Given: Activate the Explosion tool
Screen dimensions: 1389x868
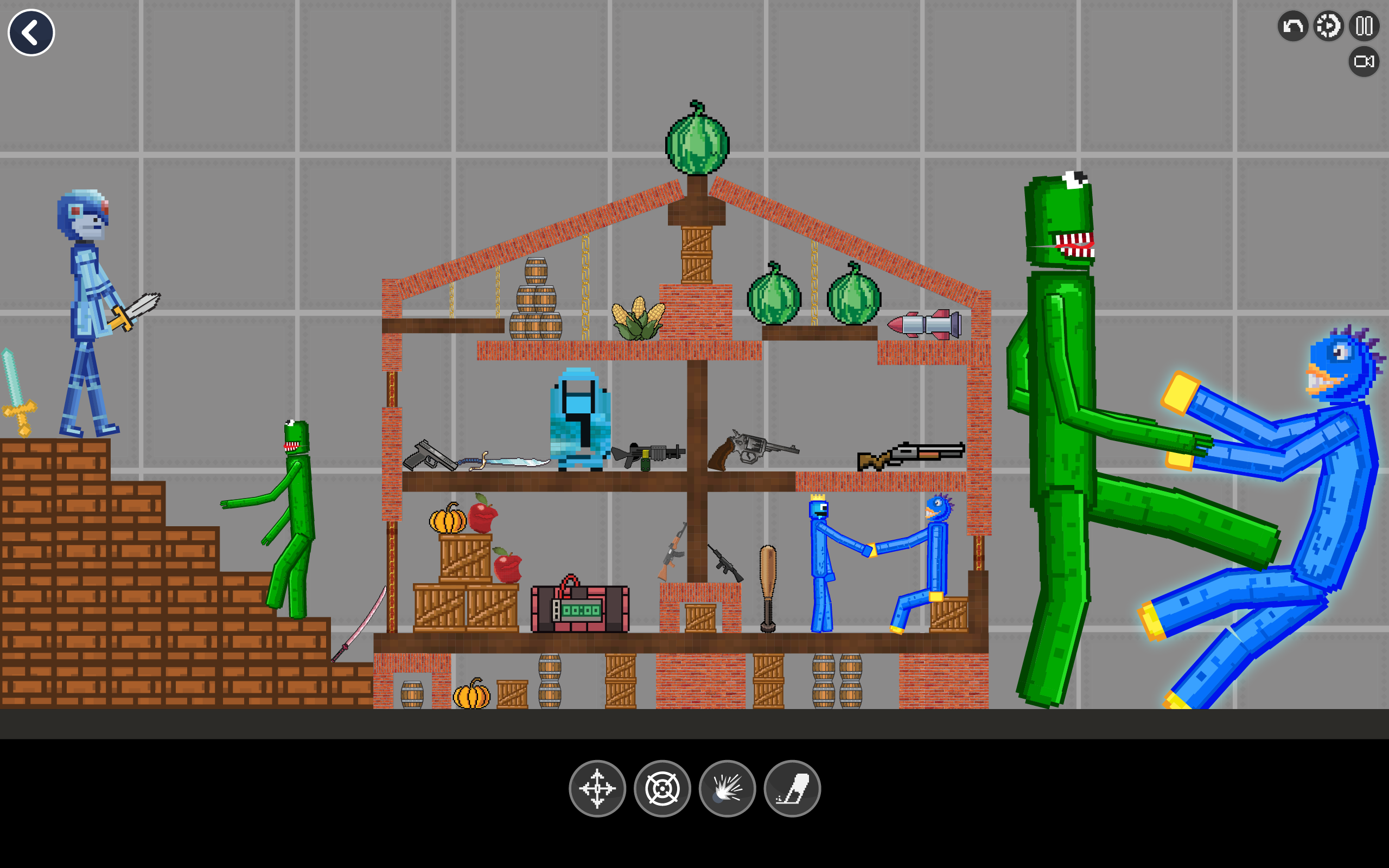Looking at the screenshot, I should coord(727,789).
